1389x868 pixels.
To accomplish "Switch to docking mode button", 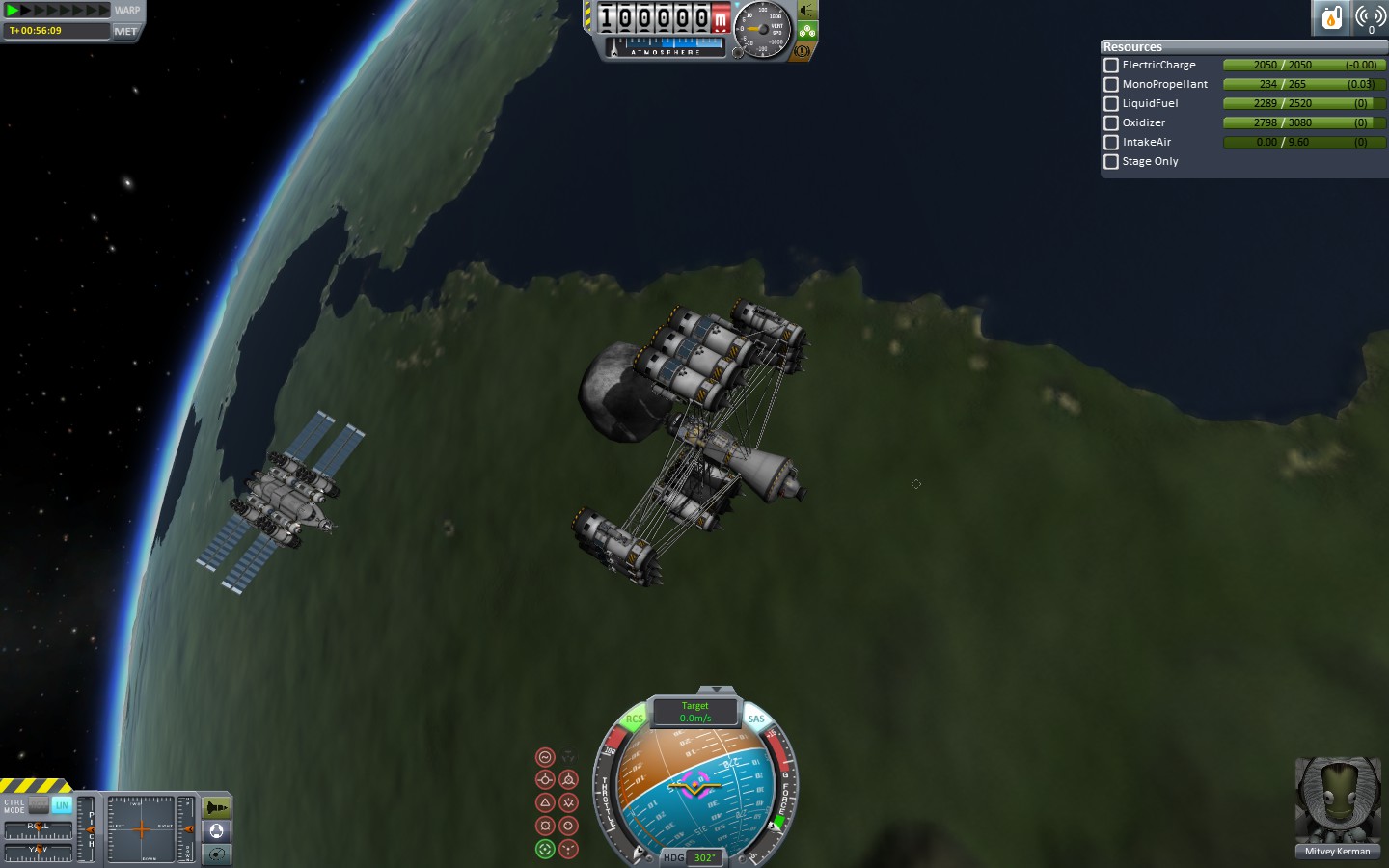I will click(217, 831).
